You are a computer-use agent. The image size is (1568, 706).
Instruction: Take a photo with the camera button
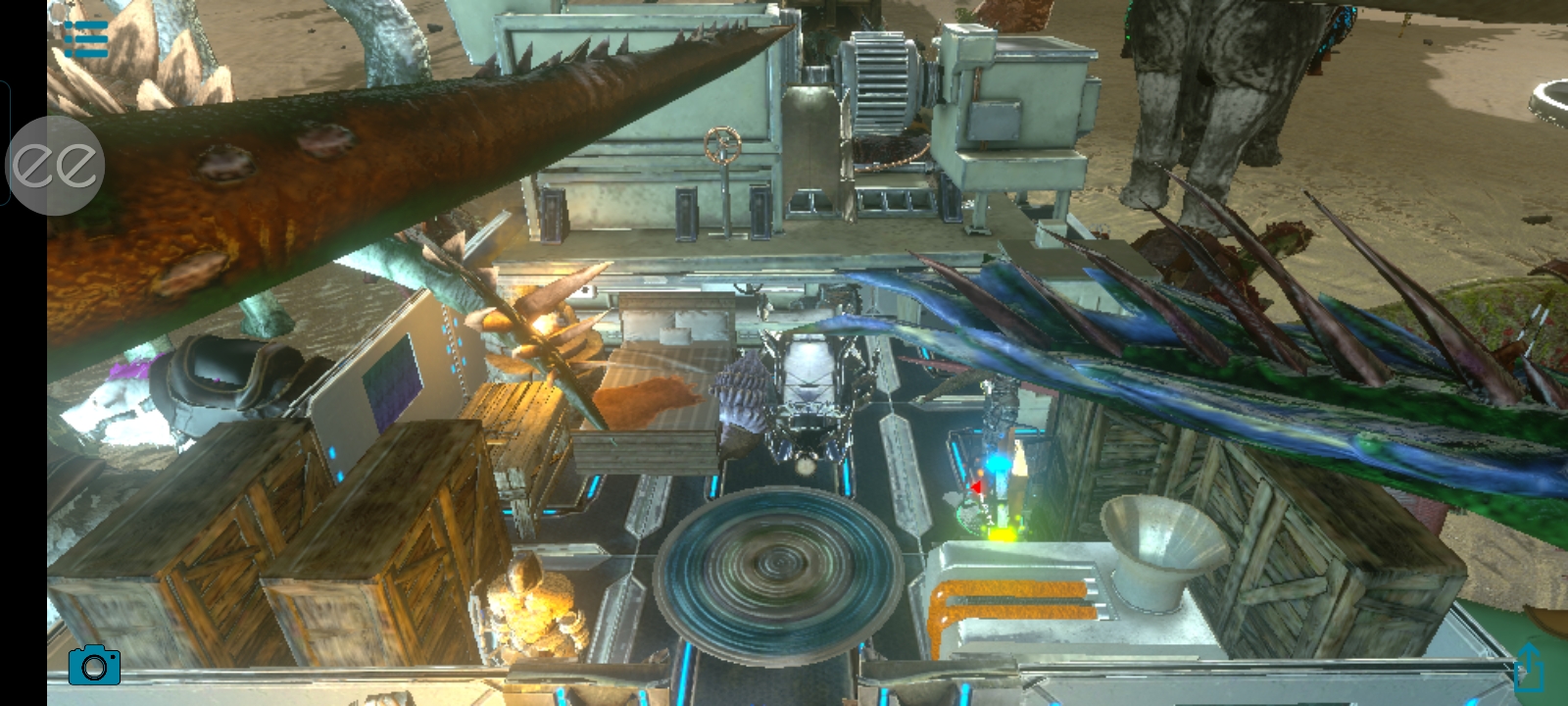point(94,666)
